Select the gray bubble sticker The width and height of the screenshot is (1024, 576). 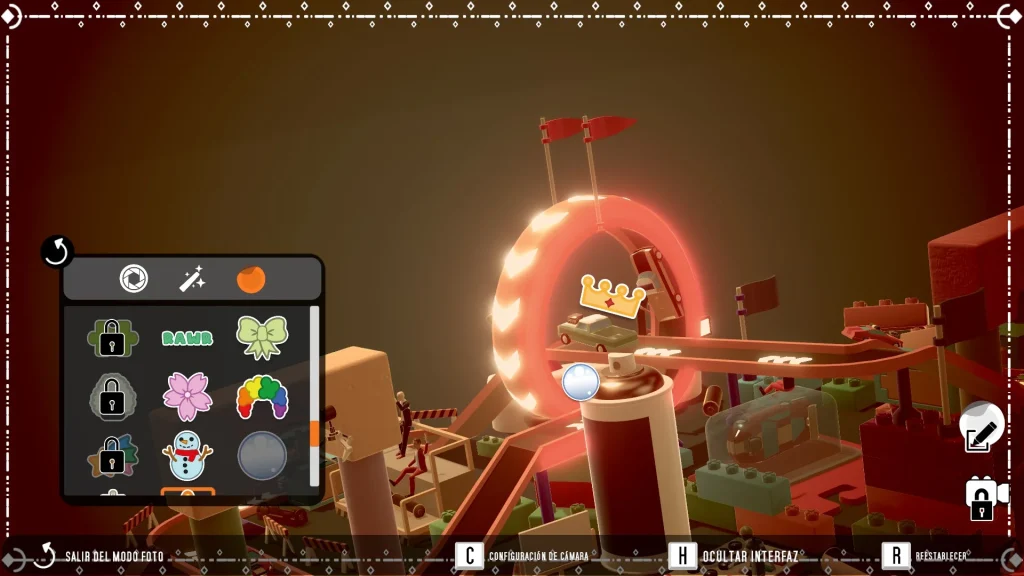(262, 456)
